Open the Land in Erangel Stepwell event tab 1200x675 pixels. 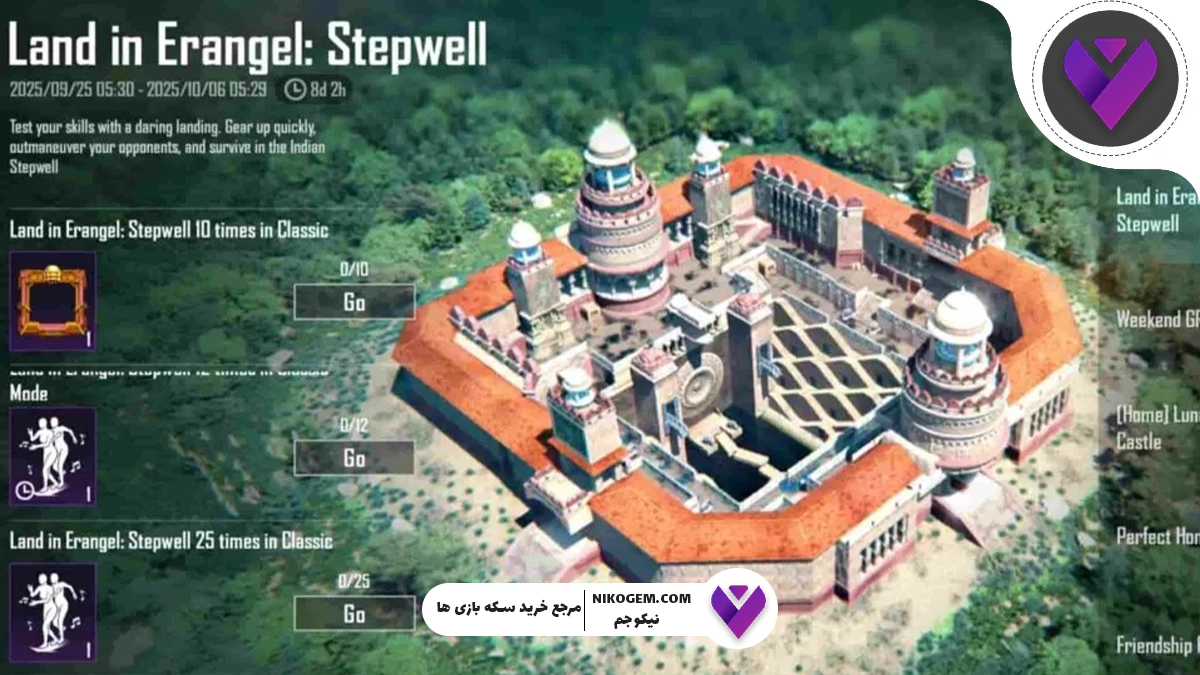click(1156, 210)
